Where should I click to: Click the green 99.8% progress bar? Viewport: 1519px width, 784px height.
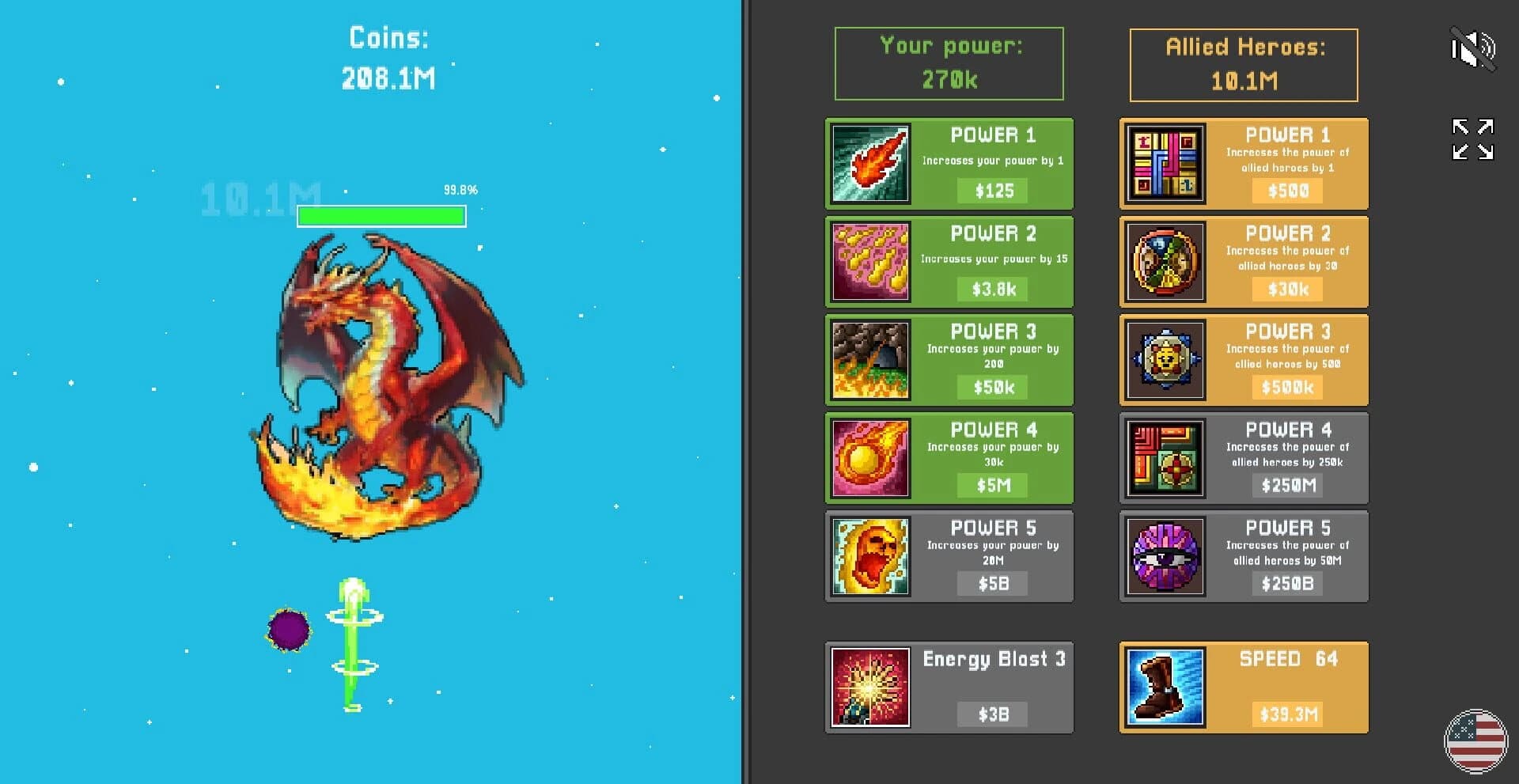click(381, 214)
